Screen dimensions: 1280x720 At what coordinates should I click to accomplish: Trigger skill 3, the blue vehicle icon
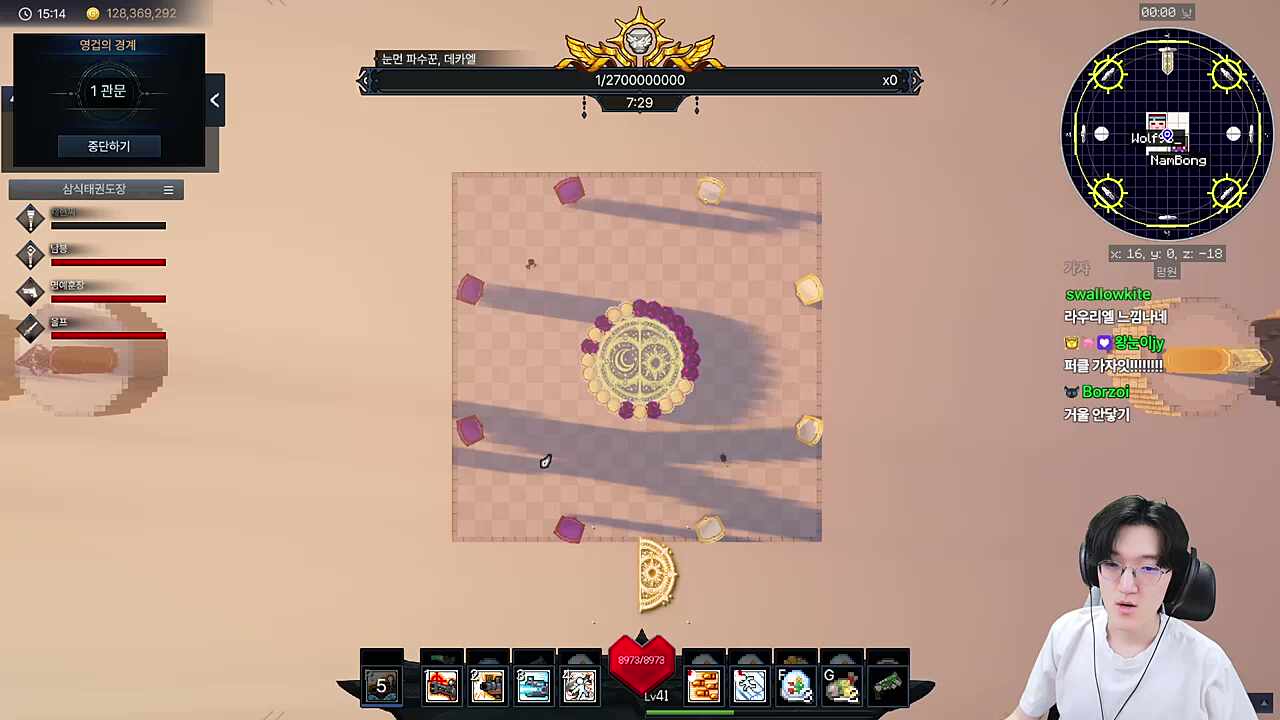533,684
